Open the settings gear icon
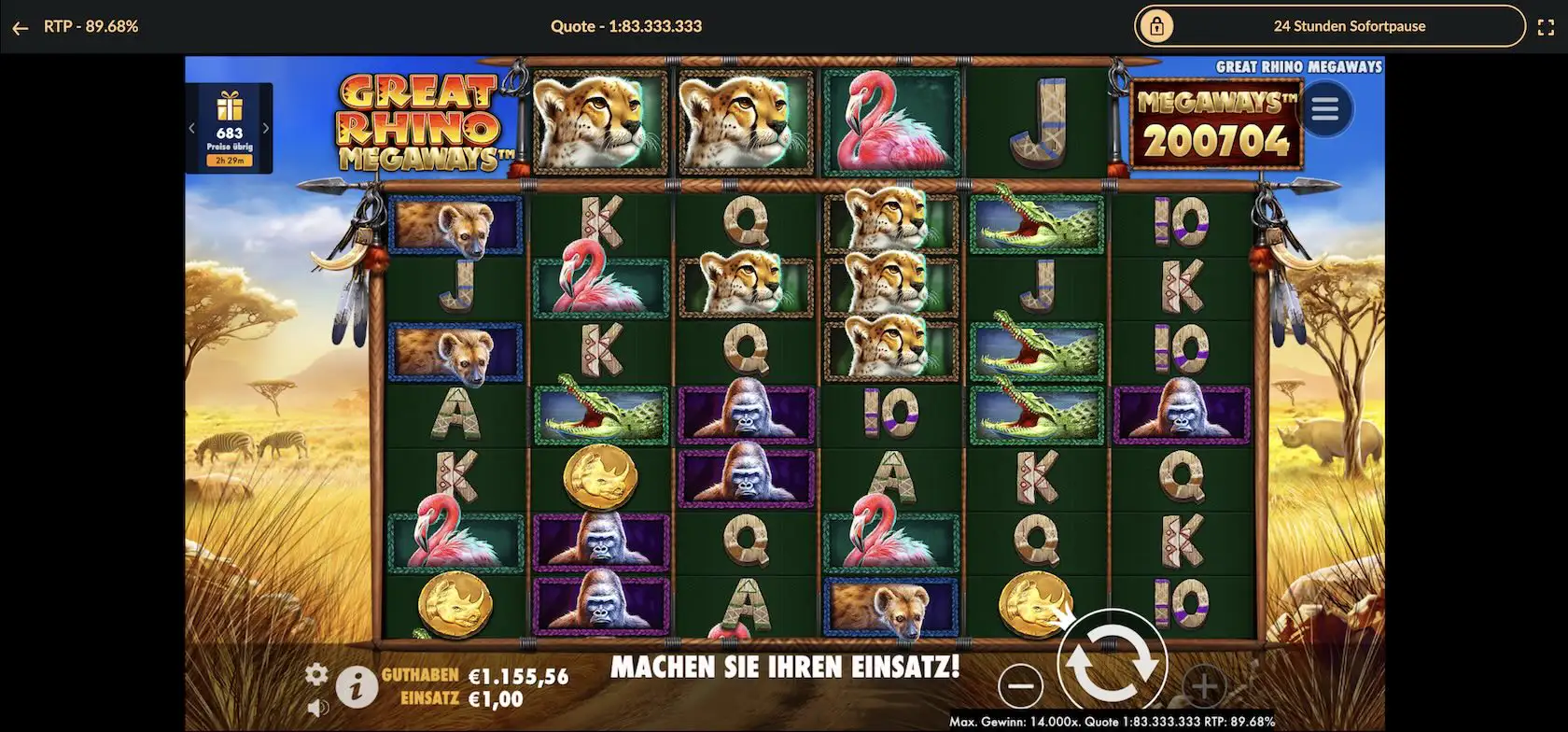The height and width of the screenshot is (732, 1568). (x=317, y=673)
